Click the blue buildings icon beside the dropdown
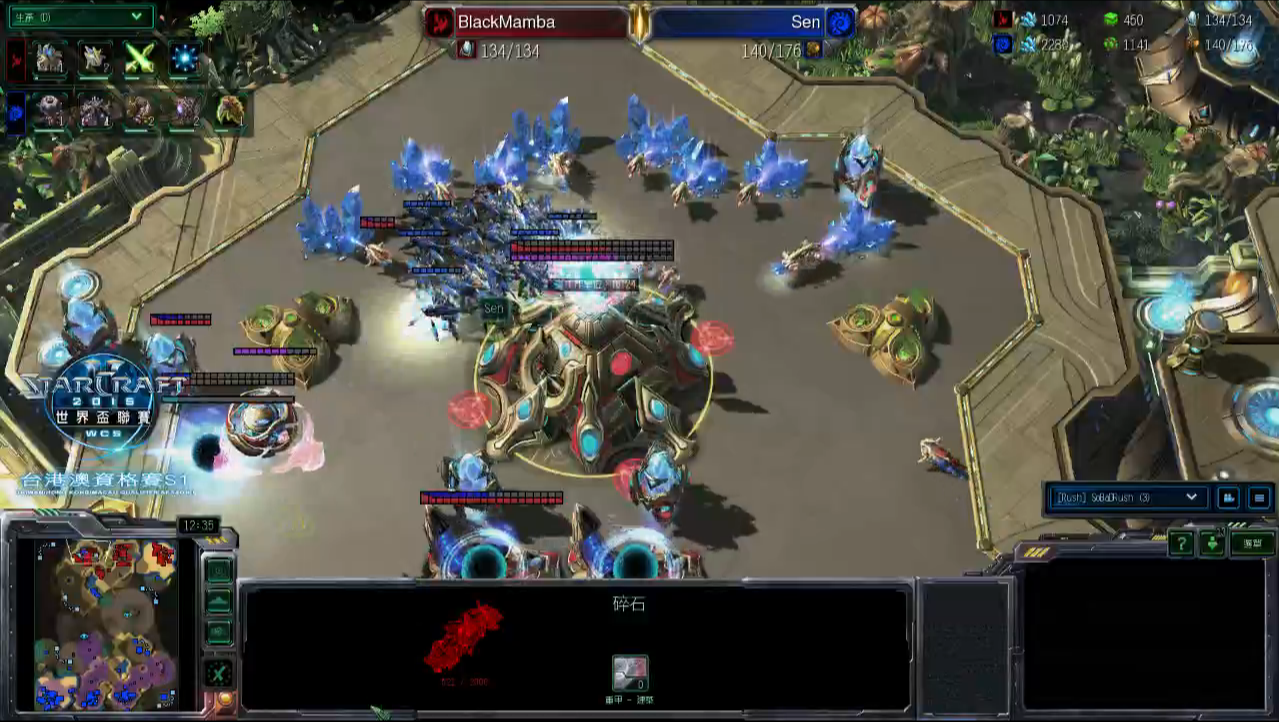The image size is (1279, 722). 1228,497
